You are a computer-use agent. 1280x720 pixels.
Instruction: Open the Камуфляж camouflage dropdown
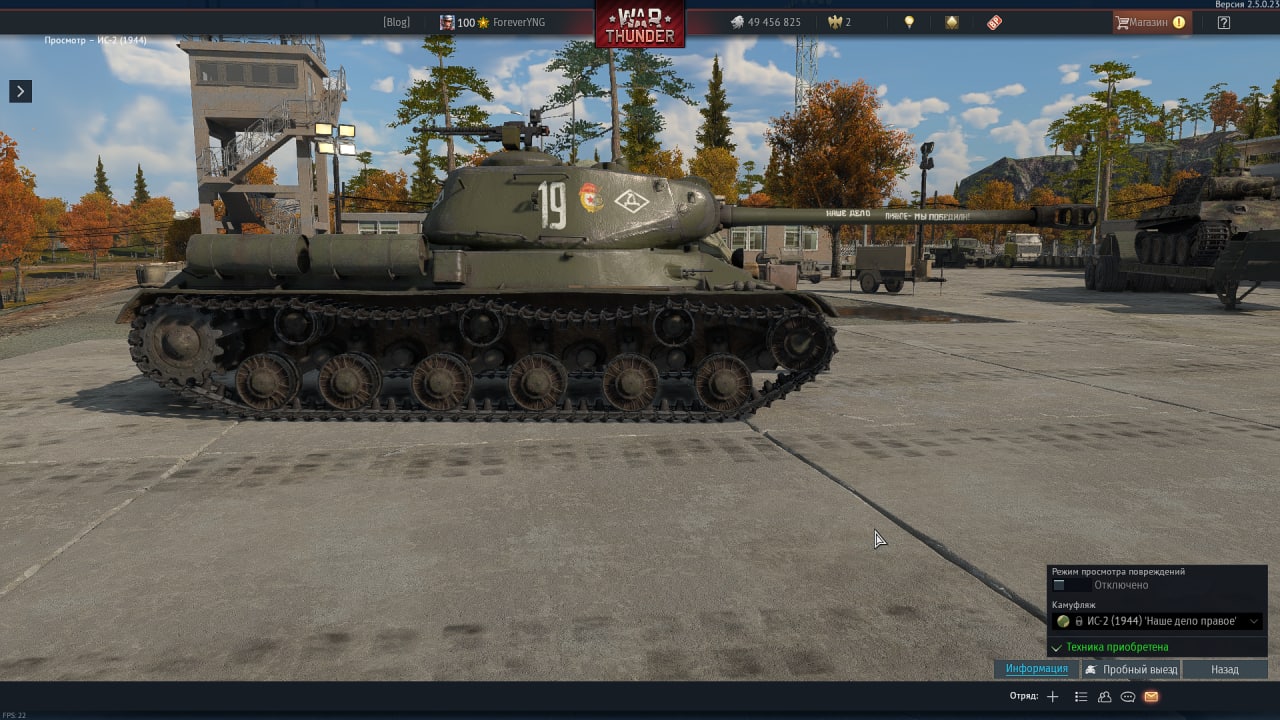point(1157,621)
